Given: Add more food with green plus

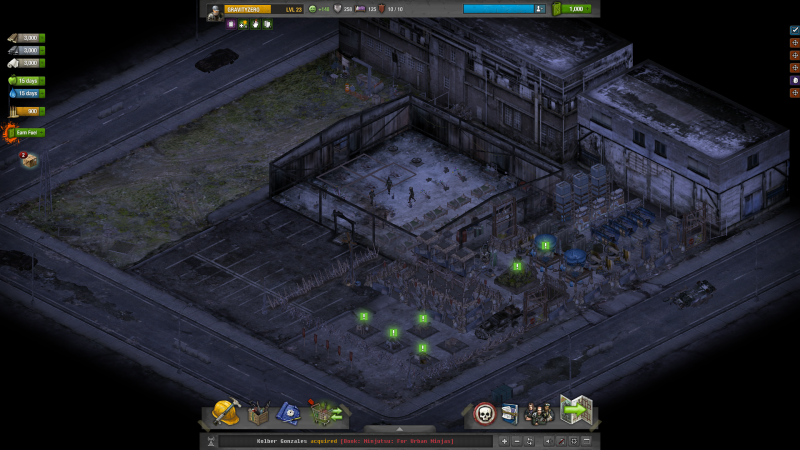Looking at the screenshot, I should coord(41,80).
